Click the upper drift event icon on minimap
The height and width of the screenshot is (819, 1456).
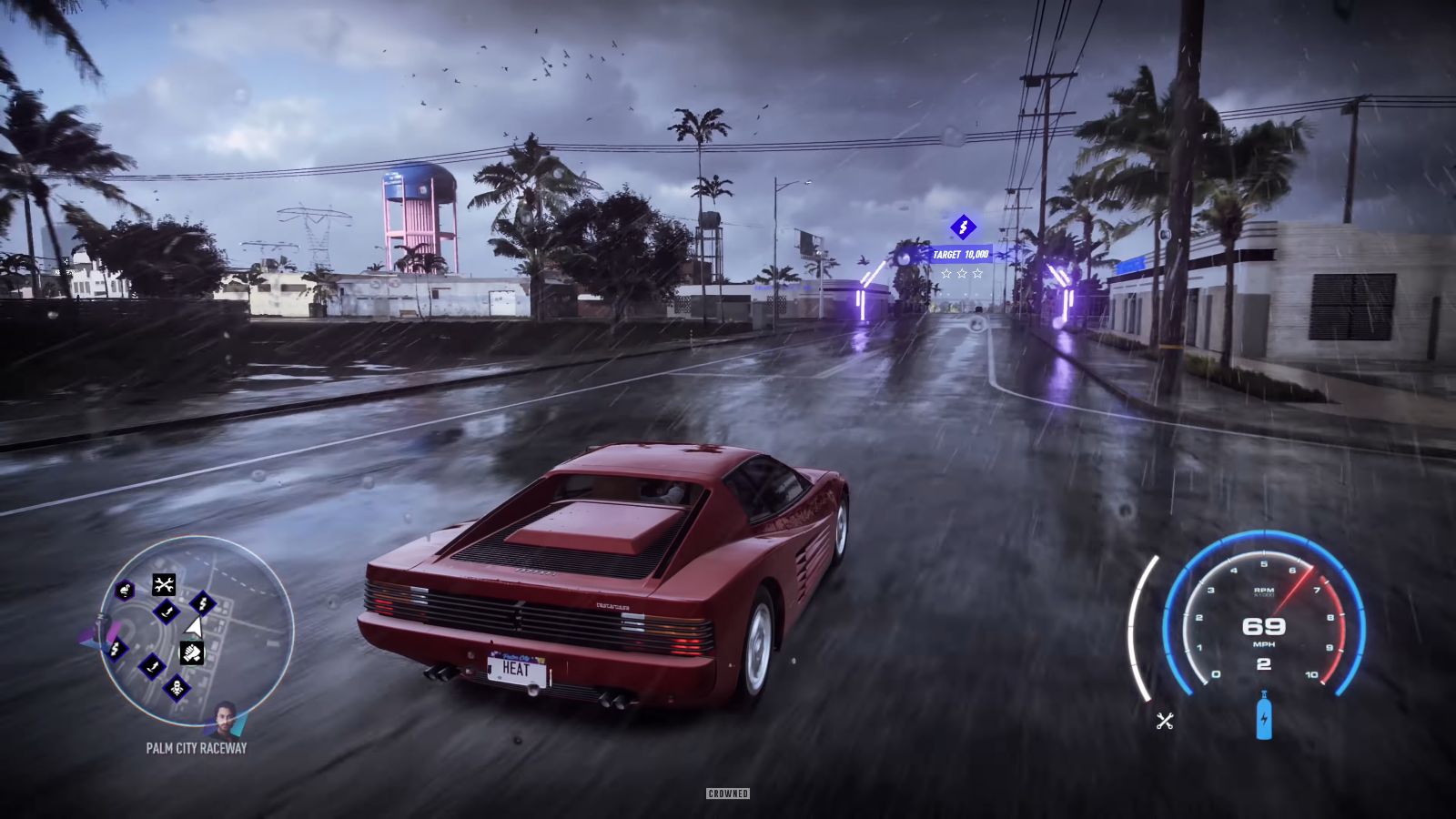tap(167, 612)
